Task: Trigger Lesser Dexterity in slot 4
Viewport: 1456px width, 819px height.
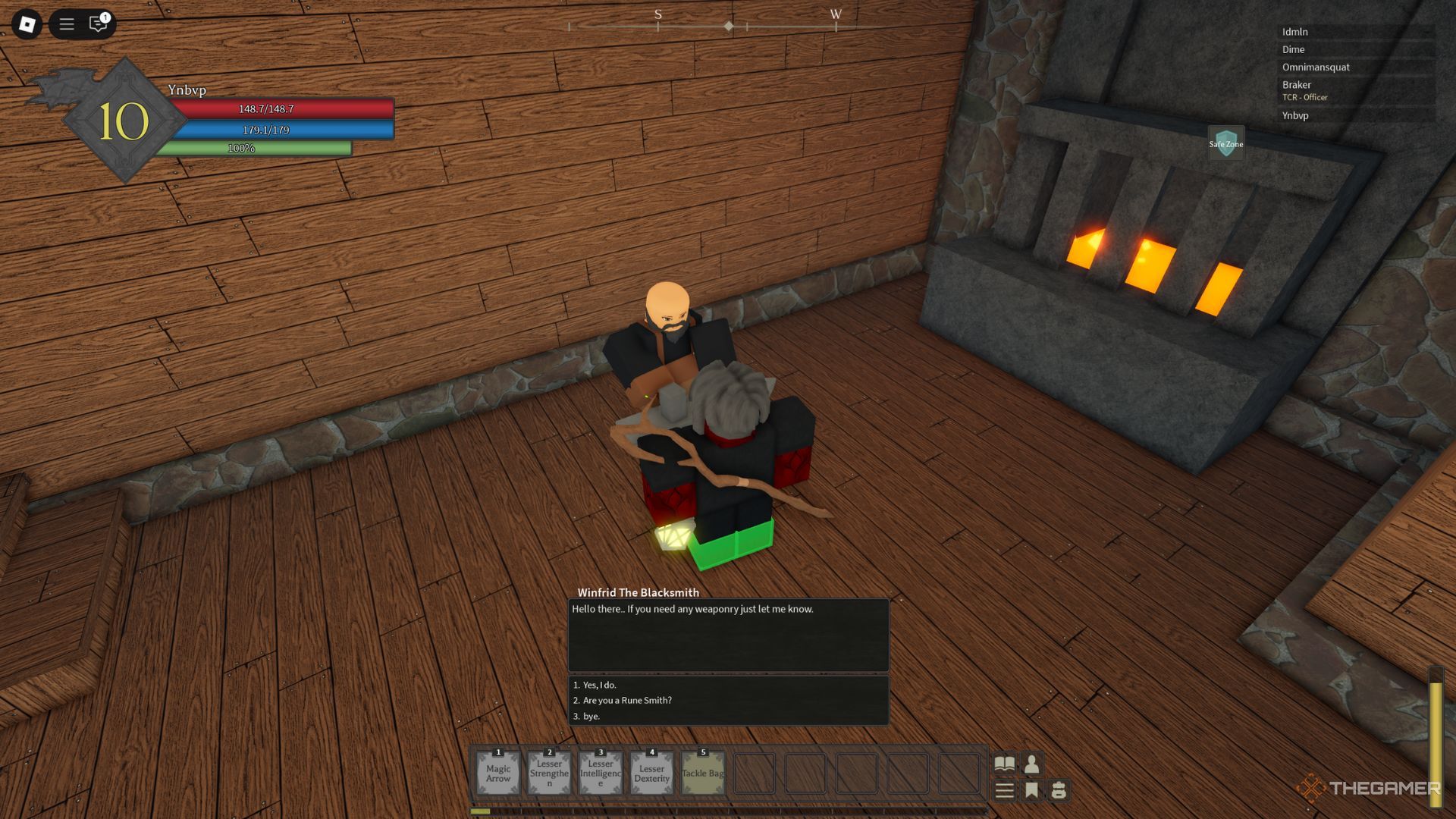Action: coord(651,772)
